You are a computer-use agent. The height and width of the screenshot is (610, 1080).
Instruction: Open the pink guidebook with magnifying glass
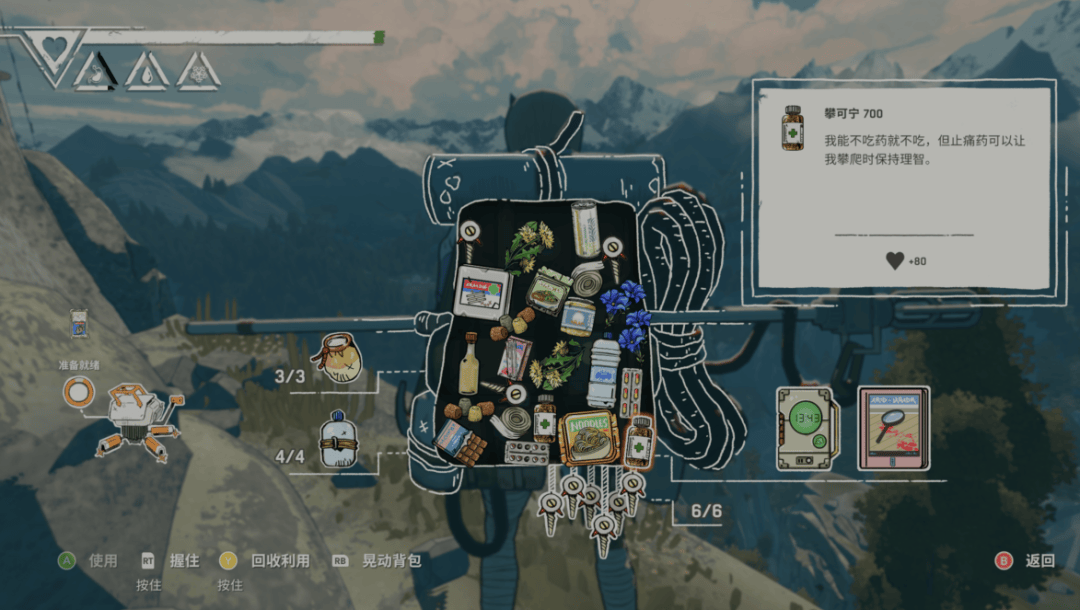coord(893,428)
